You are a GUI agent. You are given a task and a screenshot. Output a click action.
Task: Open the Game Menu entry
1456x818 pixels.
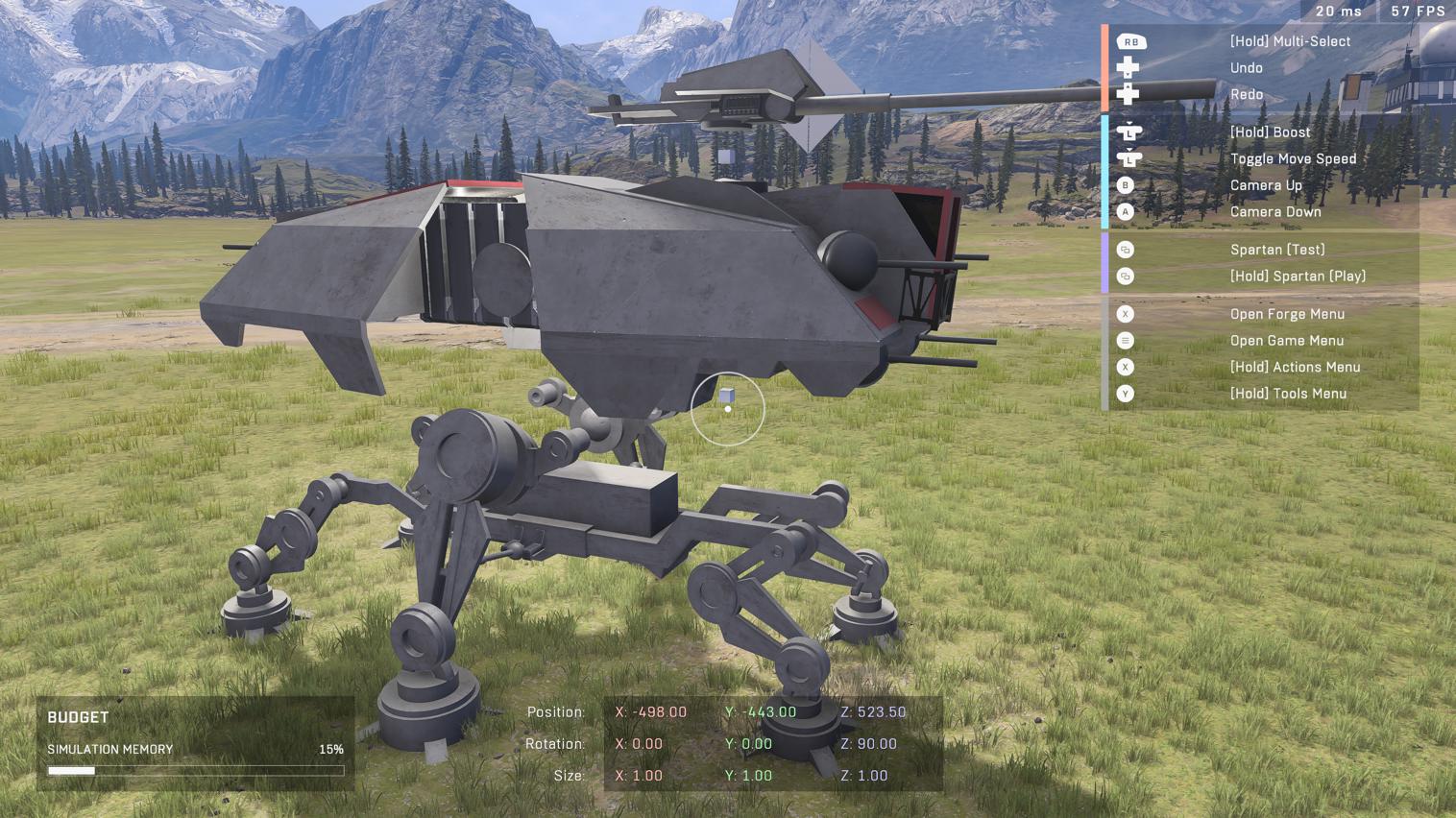point(1287,340)
